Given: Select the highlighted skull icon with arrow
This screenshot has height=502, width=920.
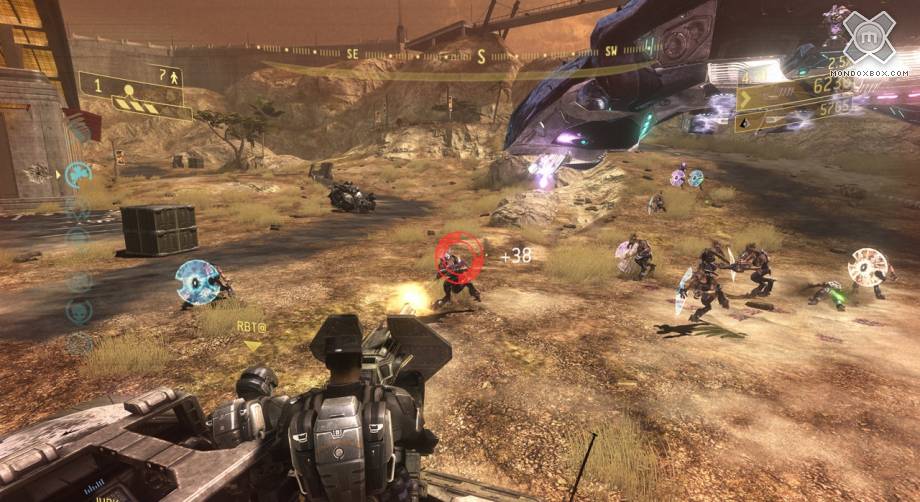Looking at the screenshot, I should 76,175.
